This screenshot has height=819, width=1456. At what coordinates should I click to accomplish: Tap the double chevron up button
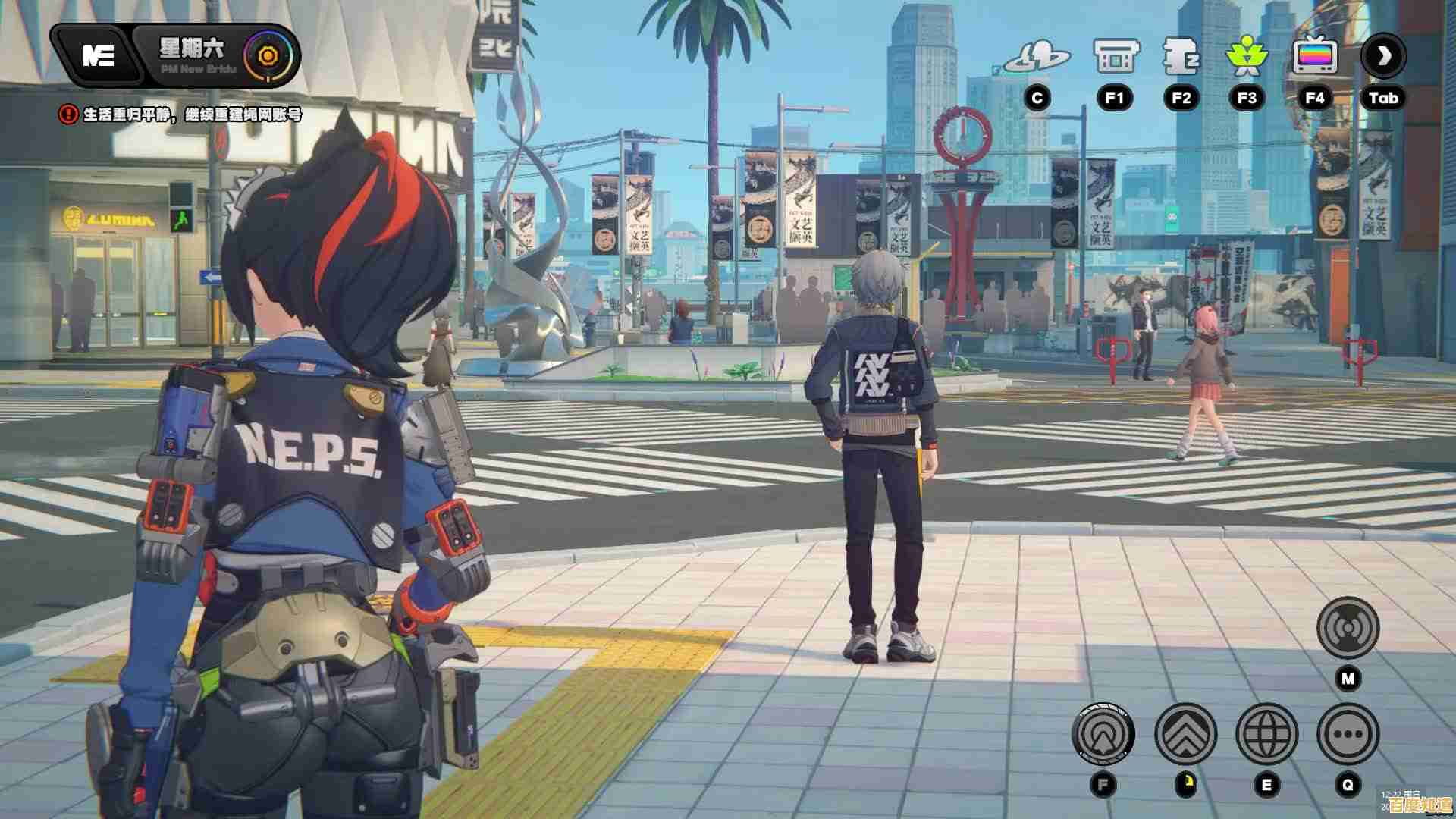[1185, 734]
